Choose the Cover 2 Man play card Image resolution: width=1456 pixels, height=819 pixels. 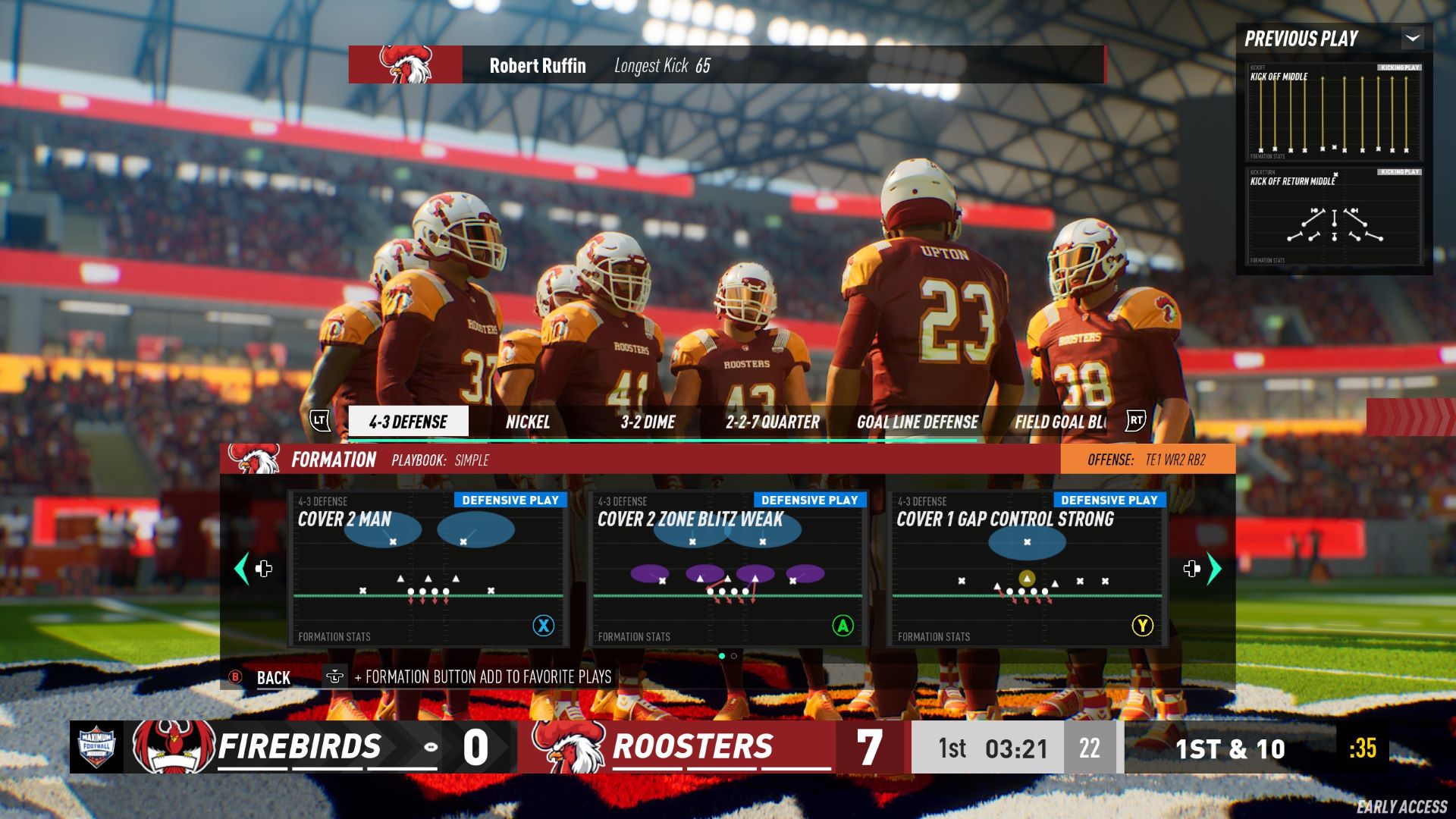[x=428, y=568]
